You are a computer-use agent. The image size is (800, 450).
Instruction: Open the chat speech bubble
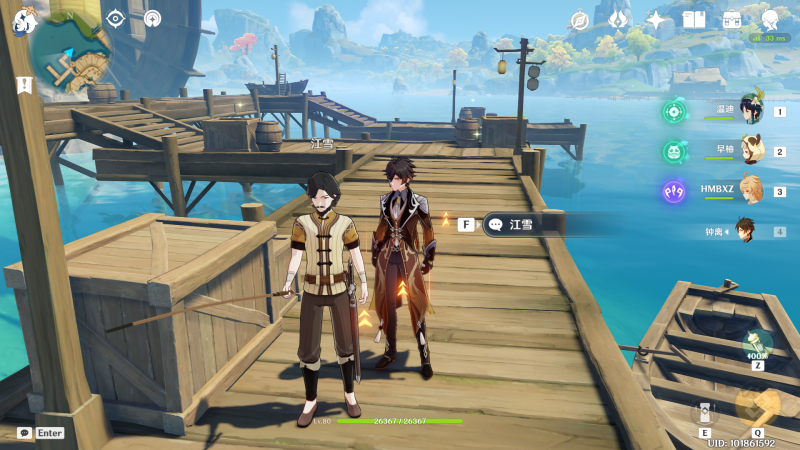click(x=24, y=433)
